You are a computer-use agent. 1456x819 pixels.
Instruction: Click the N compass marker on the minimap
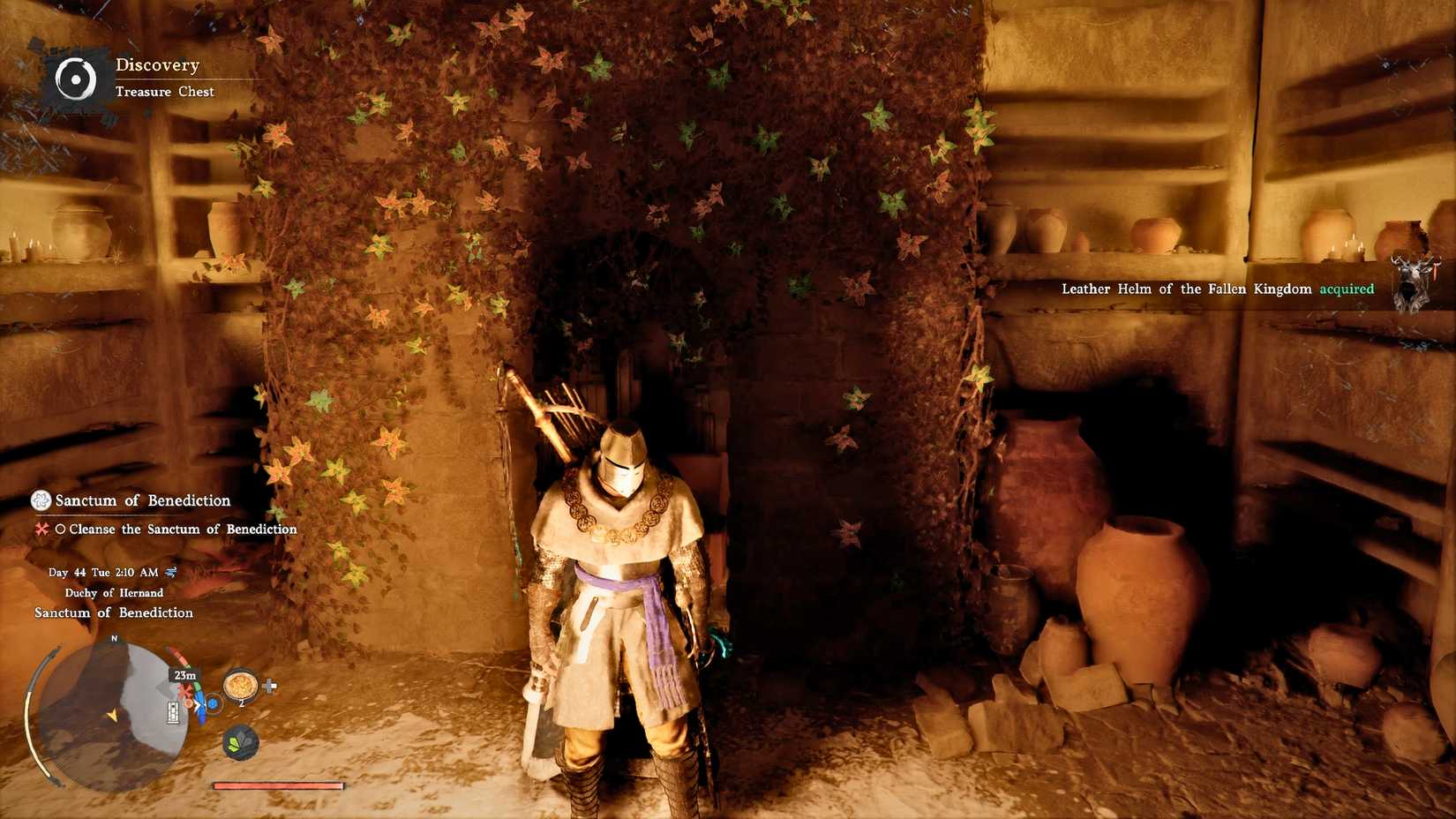tap(114, 637)
